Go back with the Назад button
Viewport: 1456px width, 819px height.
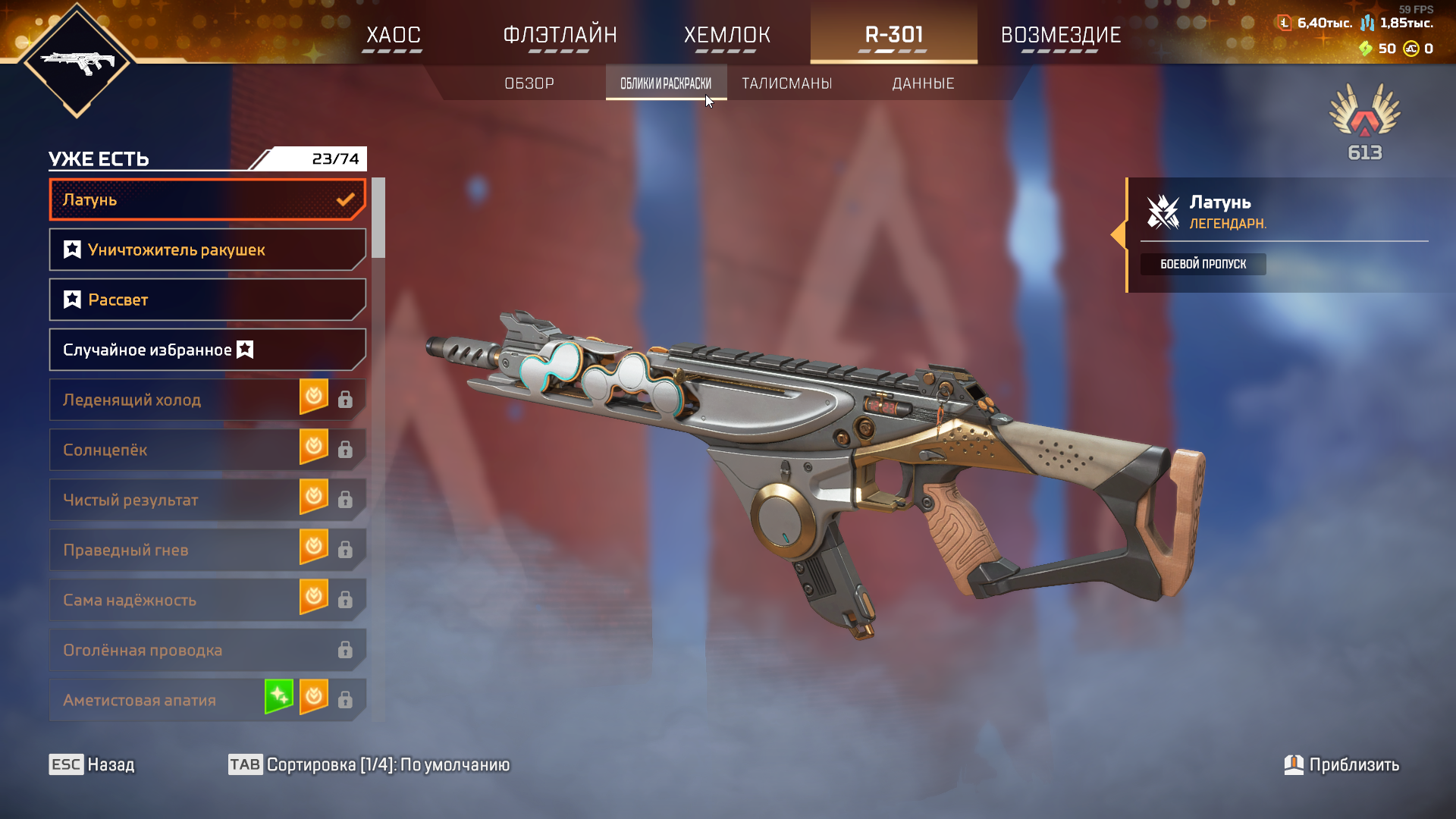click(93, 764)
